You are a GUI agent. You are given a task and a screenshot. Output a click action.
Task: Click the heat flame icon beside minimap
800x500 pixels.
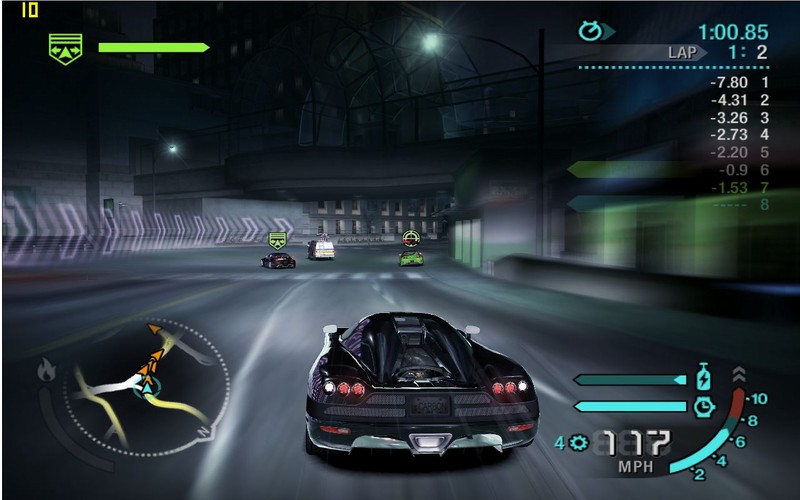tap(45, 371)
